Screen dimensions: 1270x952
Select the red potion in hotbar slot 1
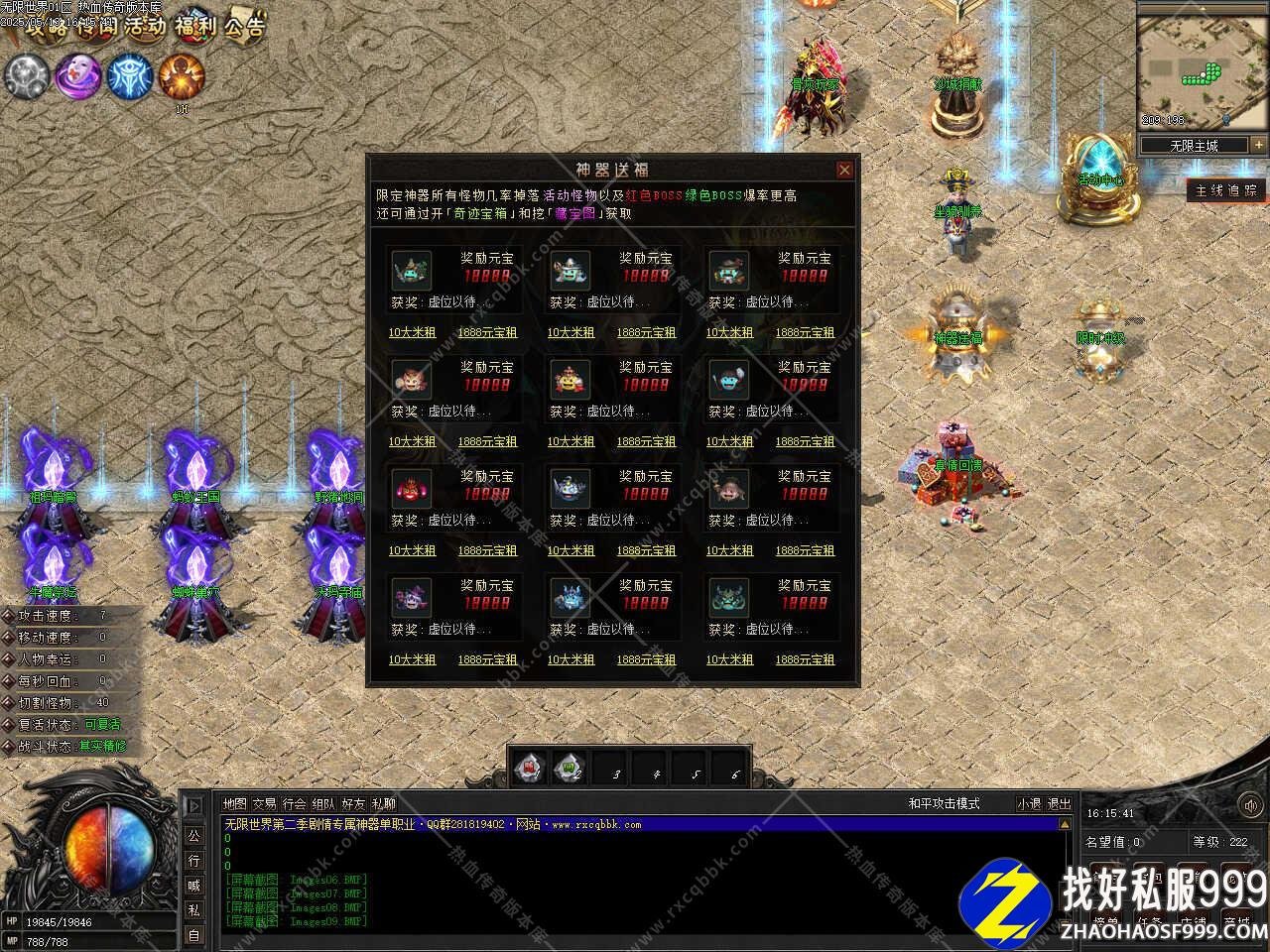tap(531, 767)
